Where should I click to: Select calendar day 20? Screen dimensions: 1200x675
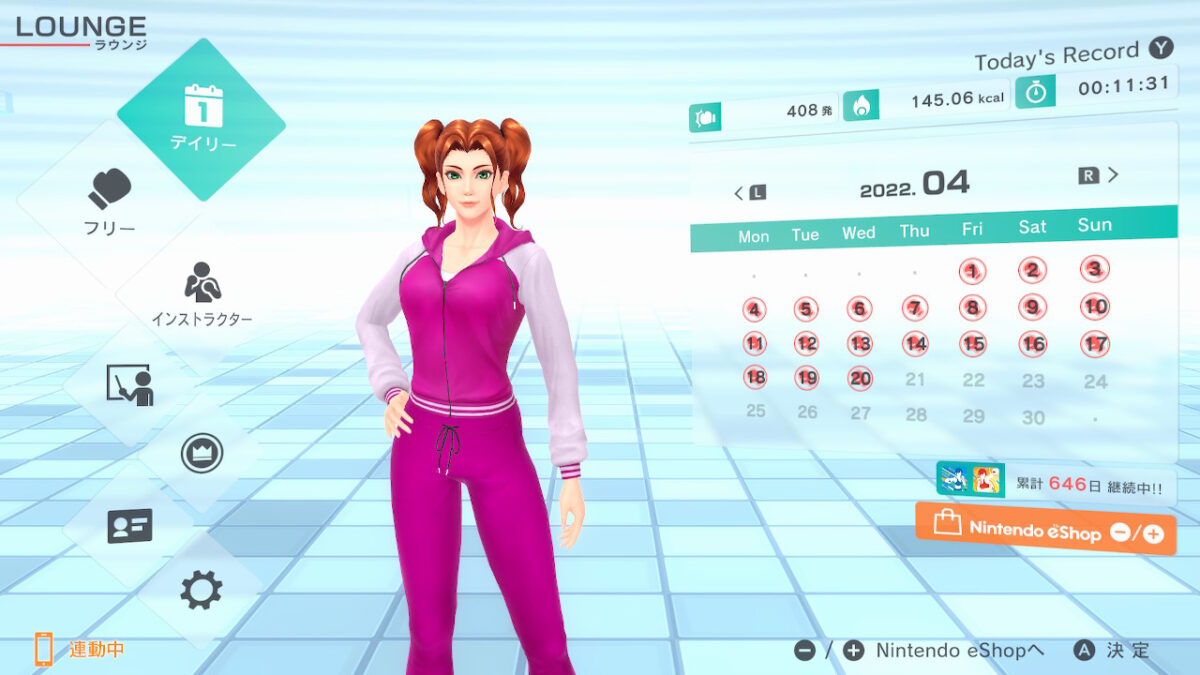[860, 379]
